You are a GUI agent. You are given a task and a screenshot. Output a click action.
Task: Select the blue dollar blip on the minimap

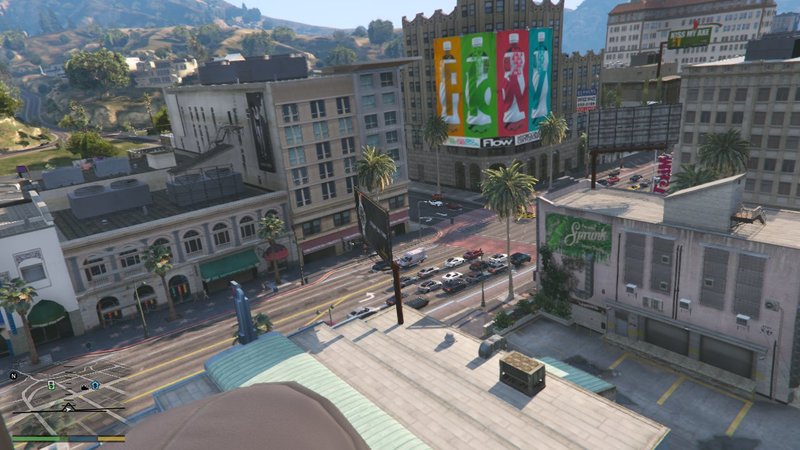tap(95, 384)
